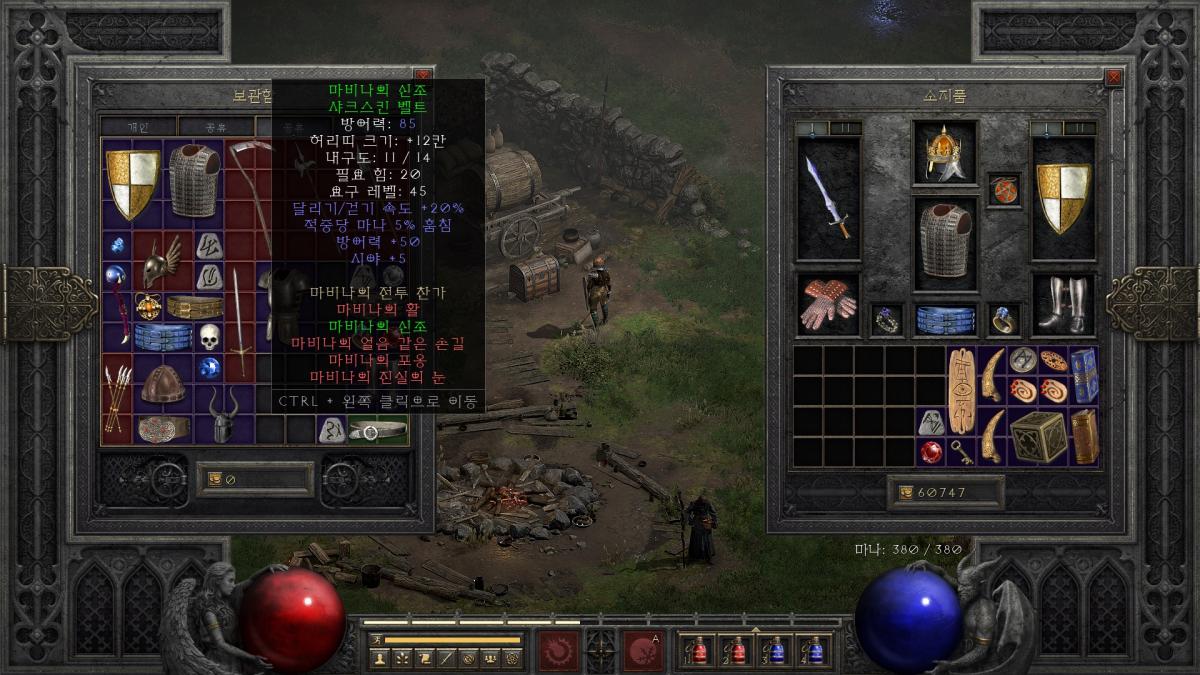Screen dimensions: 1200x675
Task: Click the equipped crowned helmet
Action: click(944, 153)
